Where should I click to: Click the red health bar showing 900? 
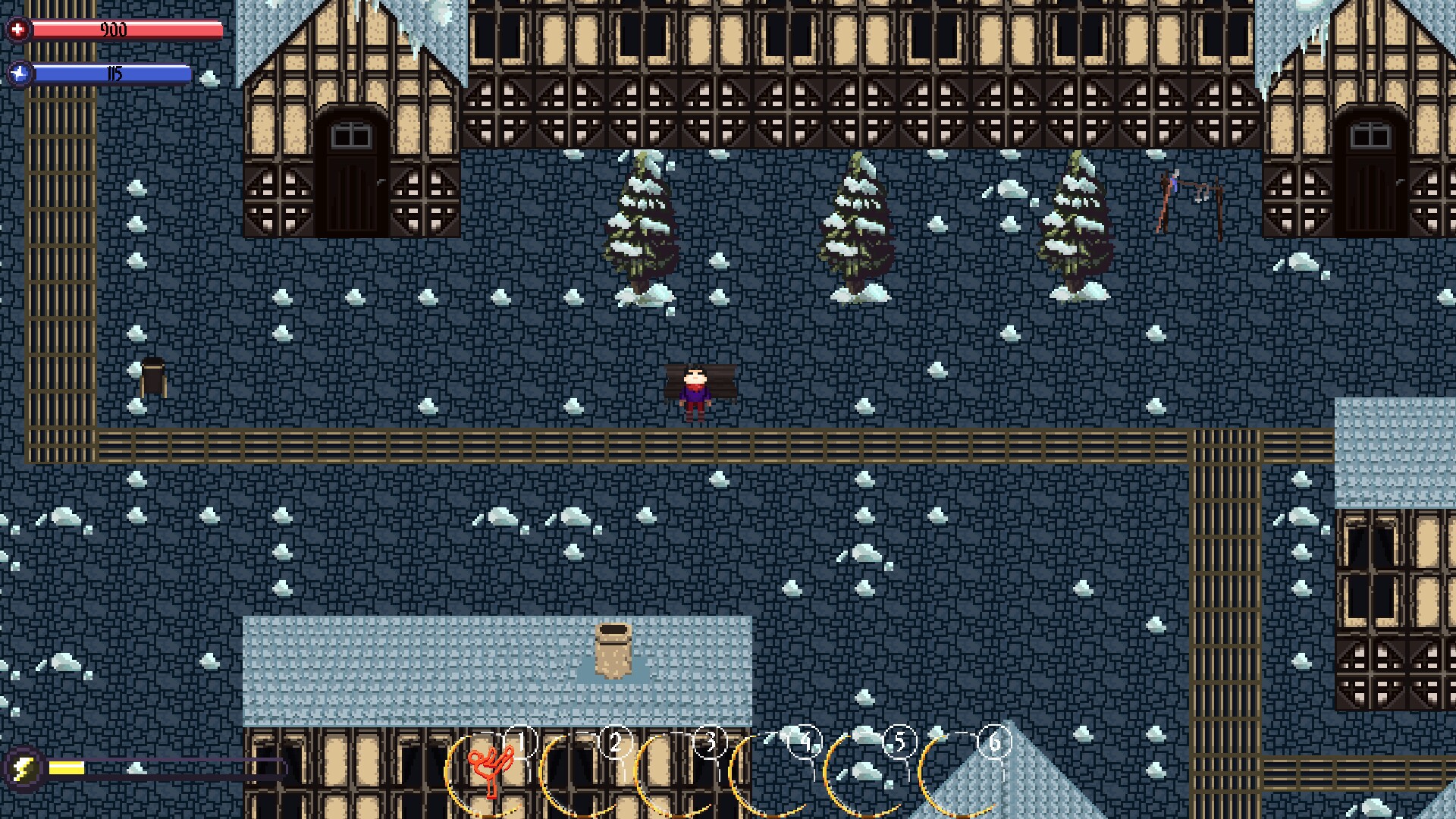(129, 30)
